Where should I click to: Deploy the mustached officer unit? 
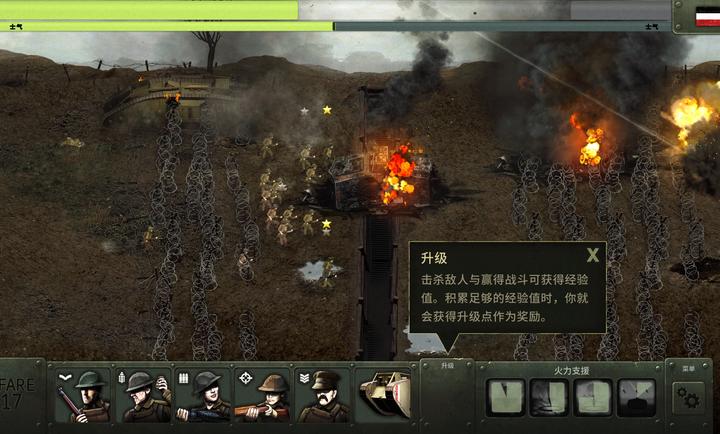tap(324, 395)
